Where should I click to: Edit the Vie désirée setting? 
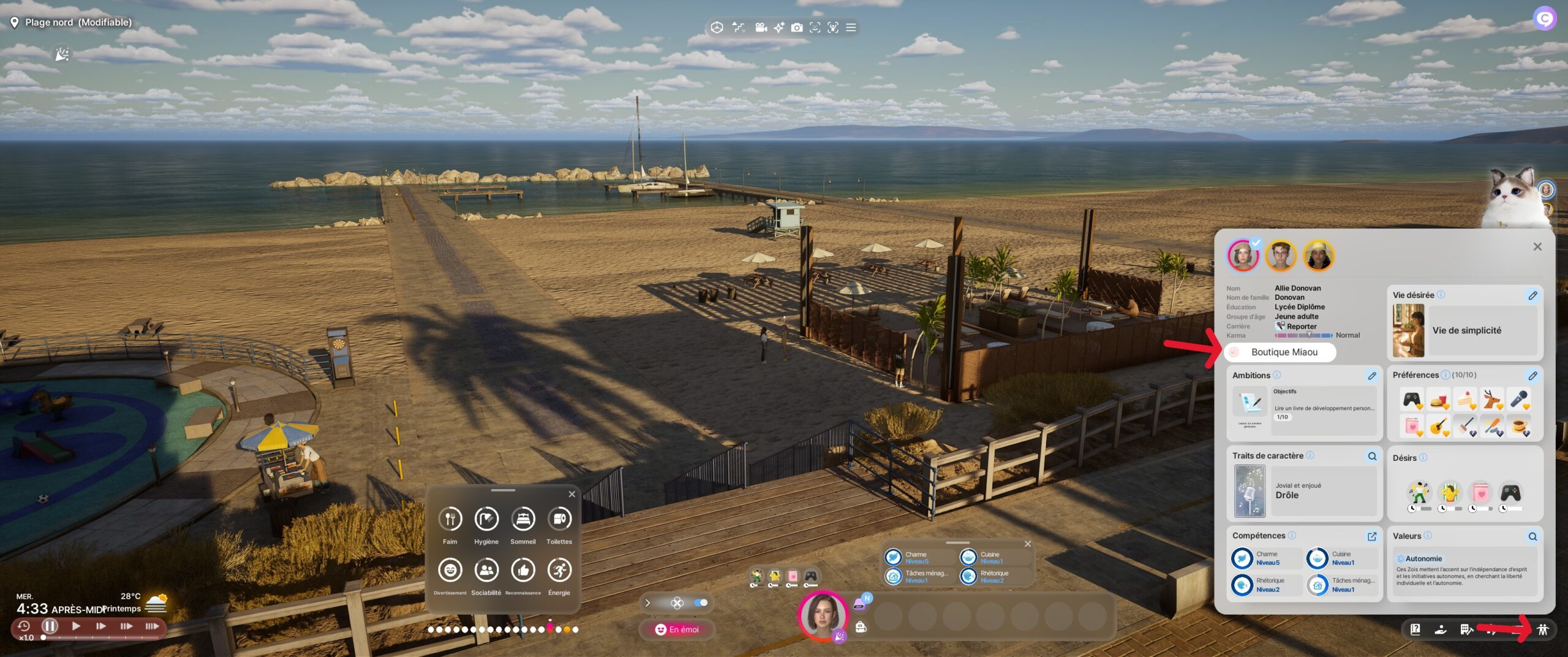(1532, 295)
